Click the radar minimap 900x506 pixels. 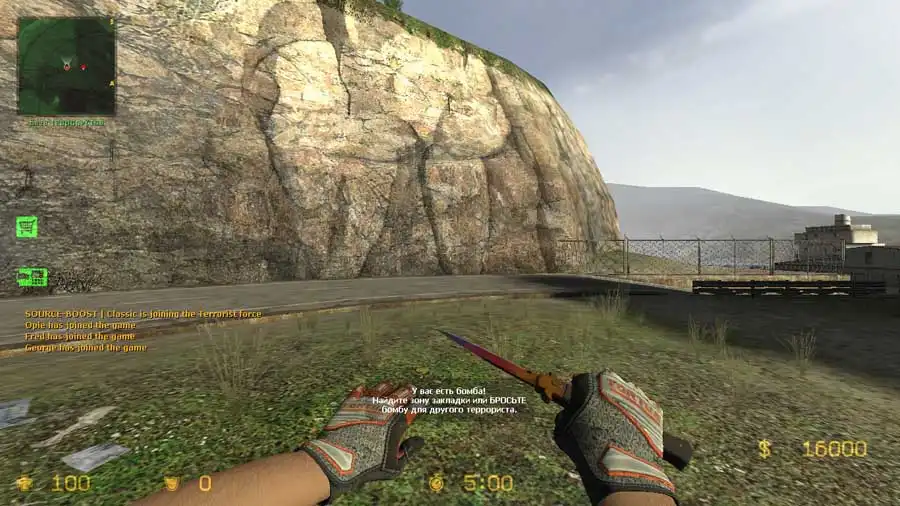[66, 66]
